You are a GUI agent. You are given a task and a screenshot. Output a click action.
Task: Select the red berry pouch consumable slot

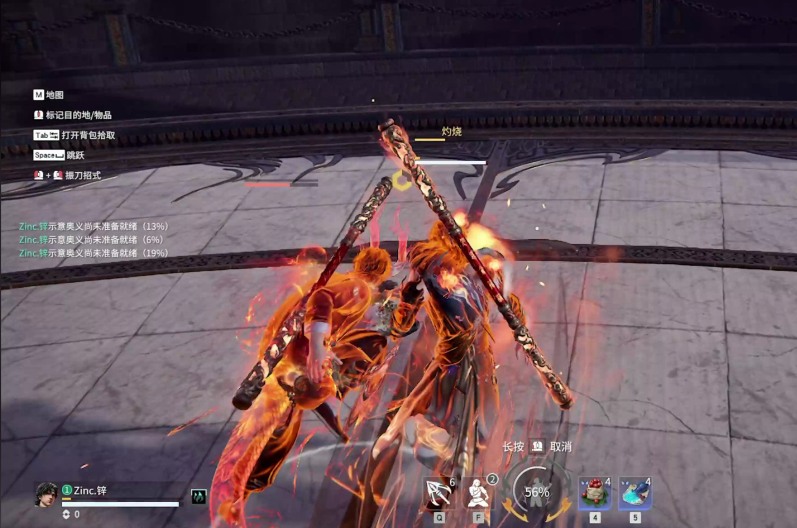[x=595, y=493]
